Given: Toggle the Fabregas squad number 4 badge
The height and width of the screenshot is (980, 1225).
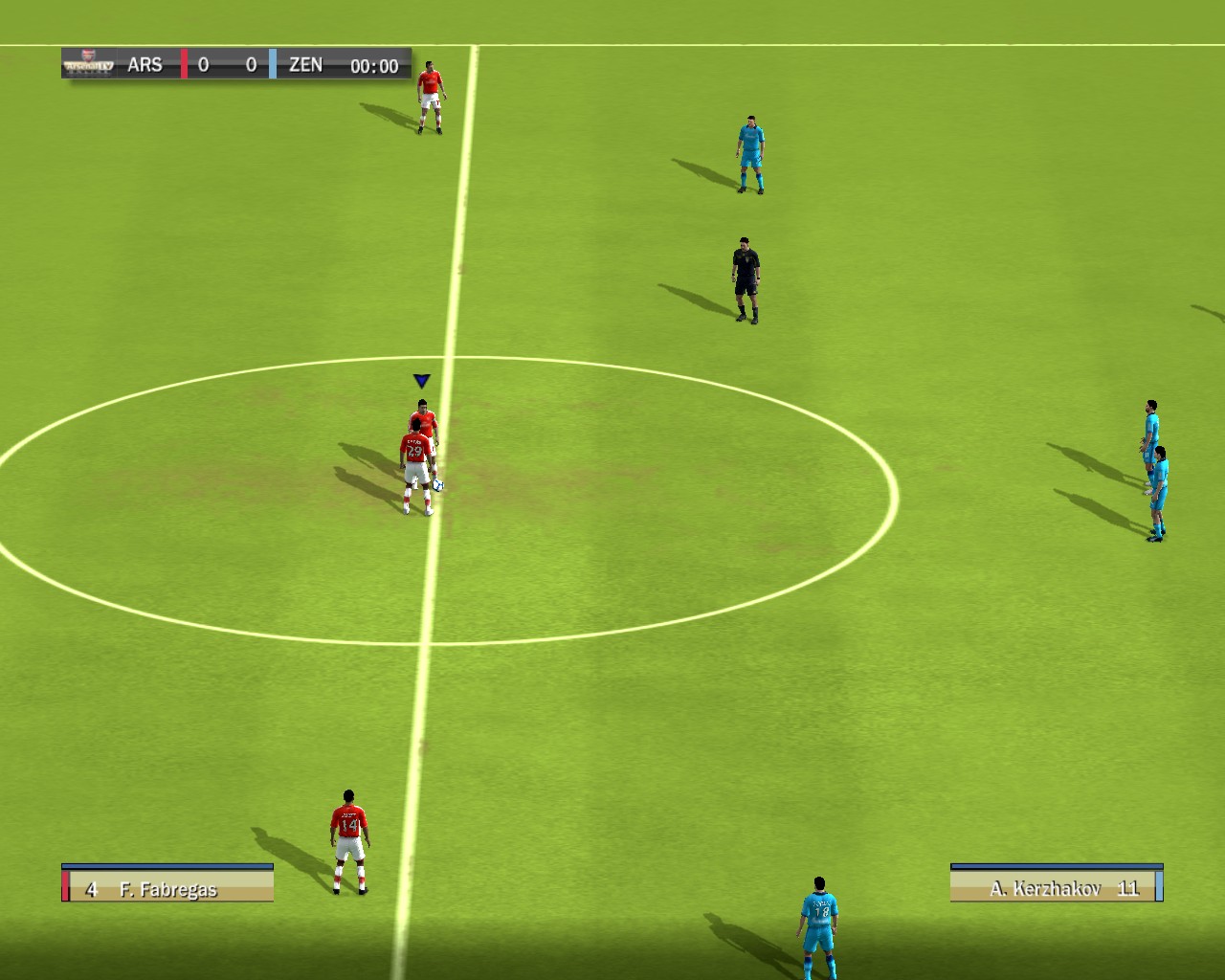Looking at the screenshot, I should click(x=91, y=888).
